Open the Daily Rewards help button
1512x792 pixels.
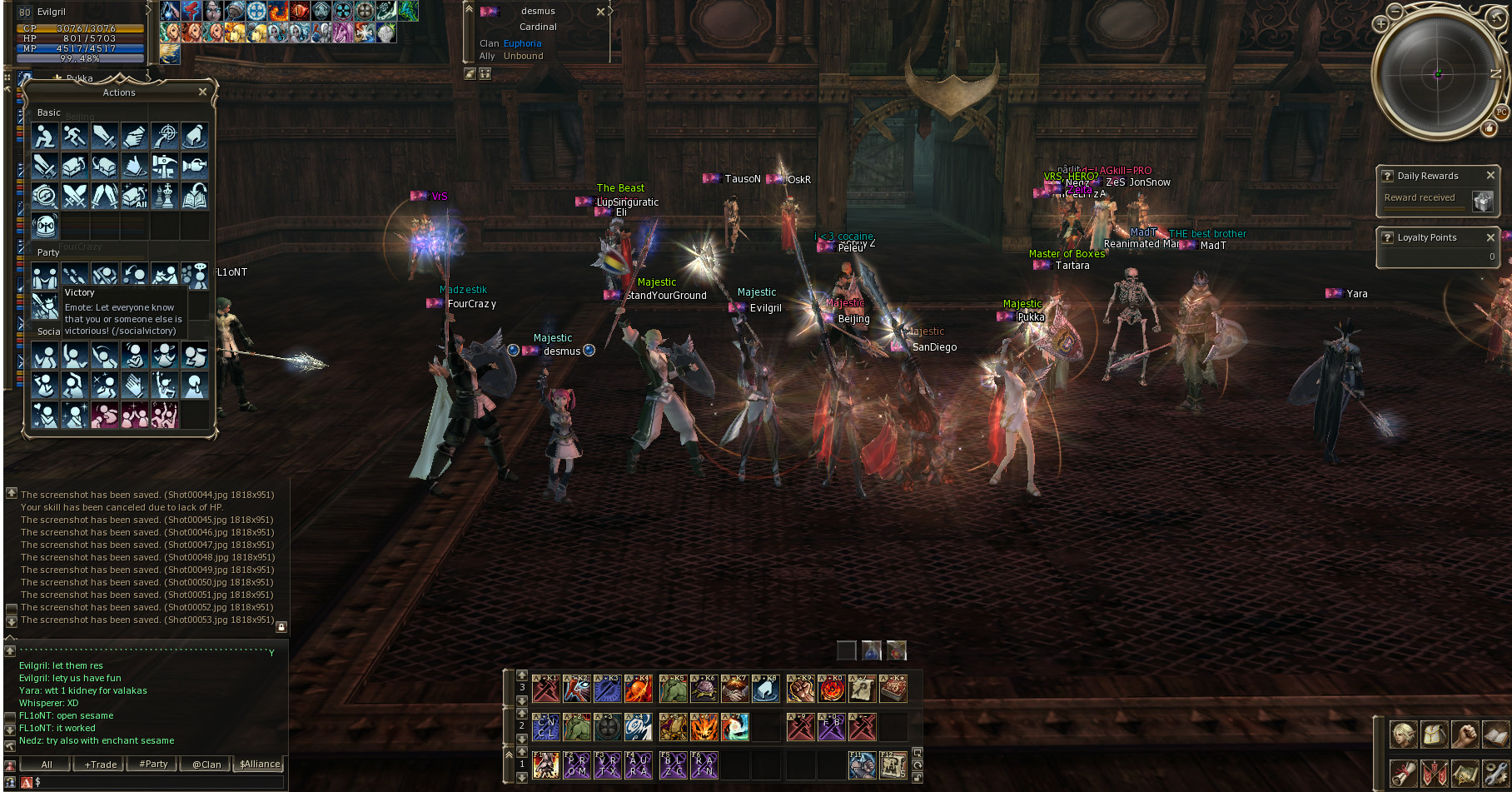coord(1387,176)
